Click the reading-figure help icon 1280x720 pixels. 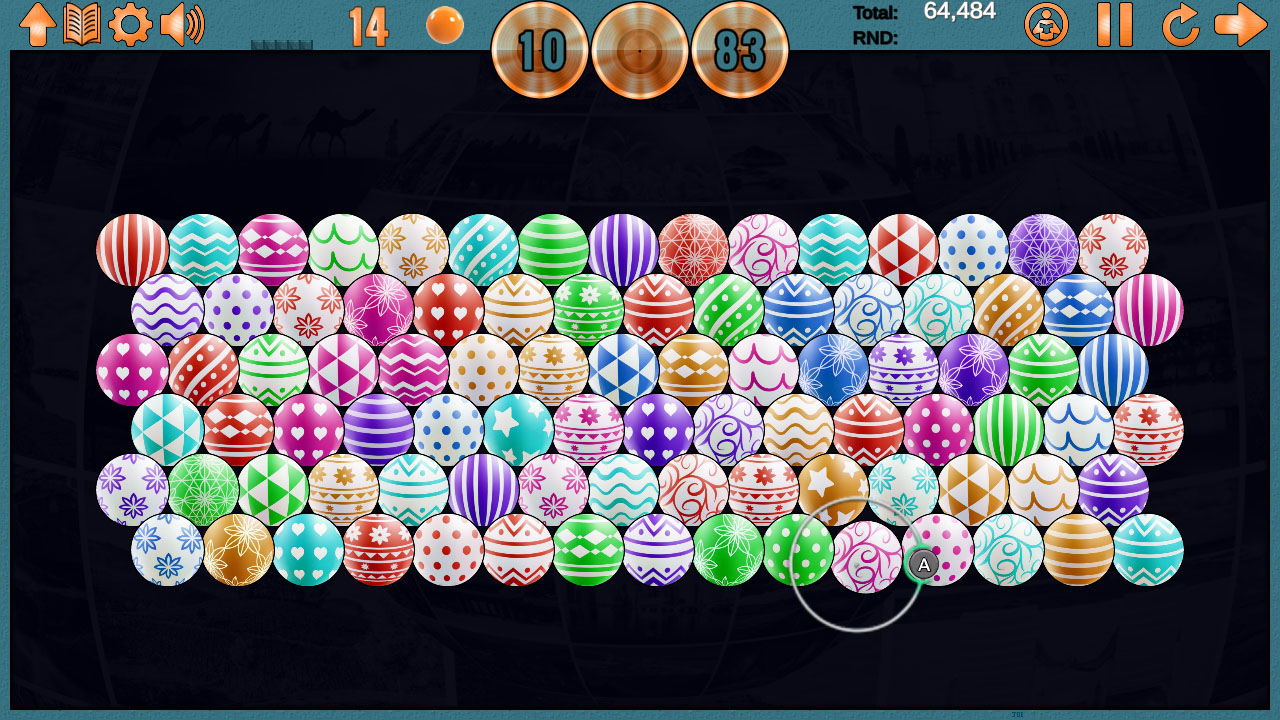pos(1045,25)
